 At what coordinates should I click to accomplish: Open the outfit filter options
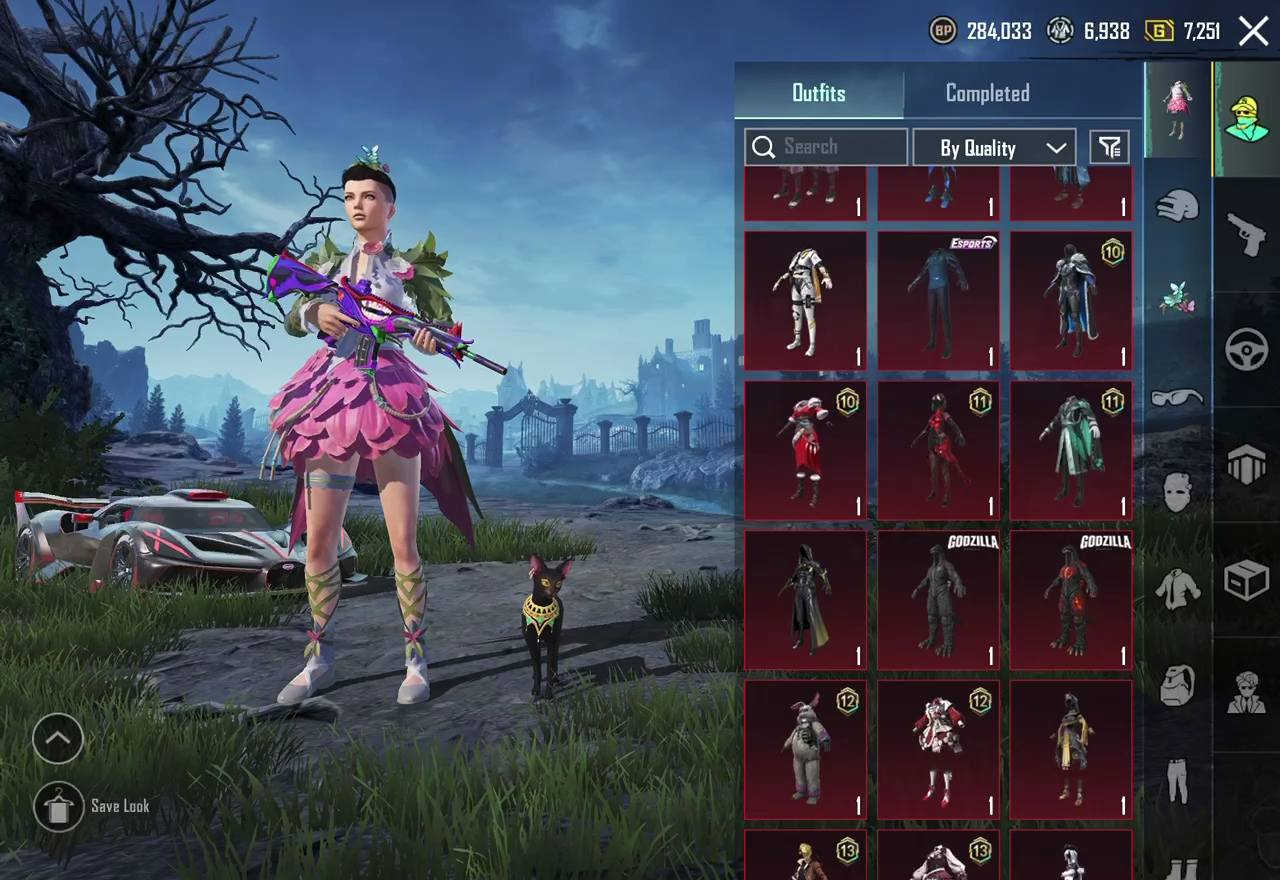[1109, 148]
